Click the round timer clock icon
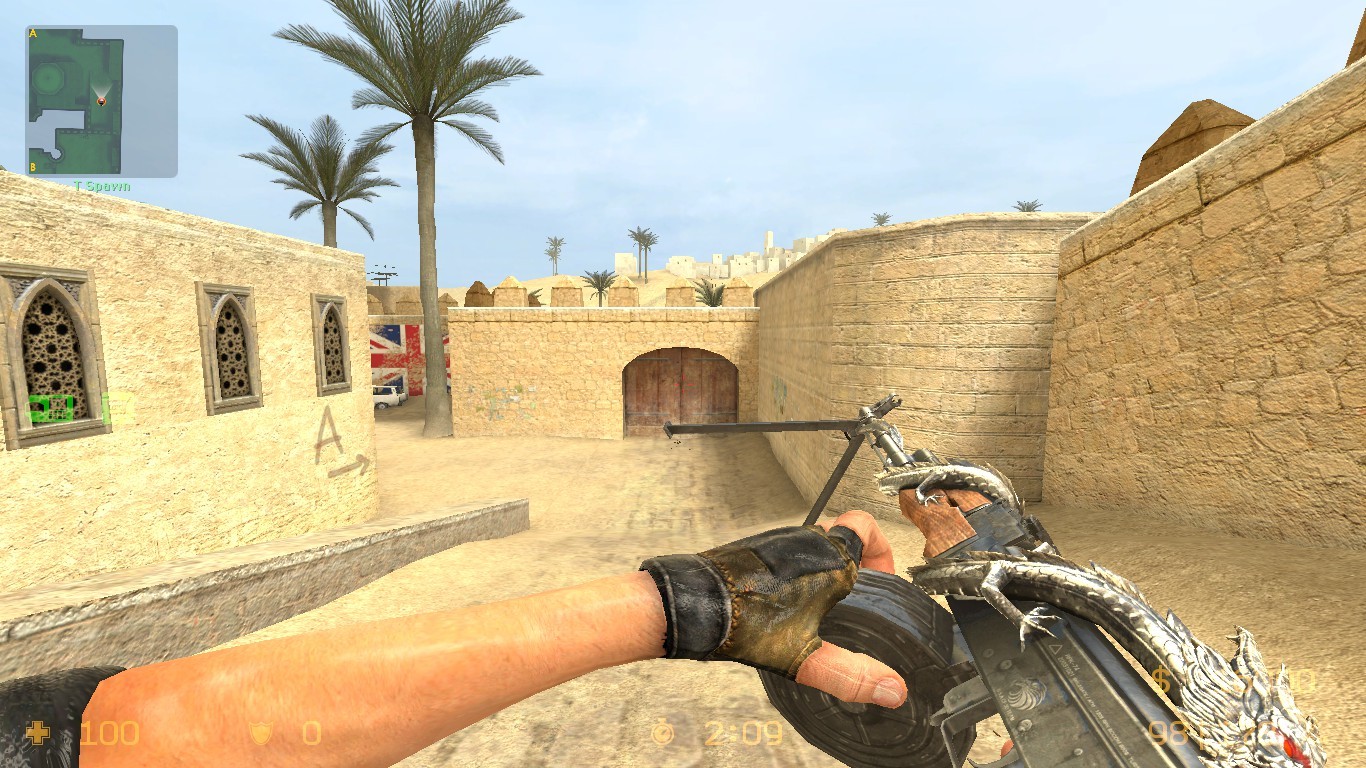This screenshot has height=768, width=1366. 662,731
